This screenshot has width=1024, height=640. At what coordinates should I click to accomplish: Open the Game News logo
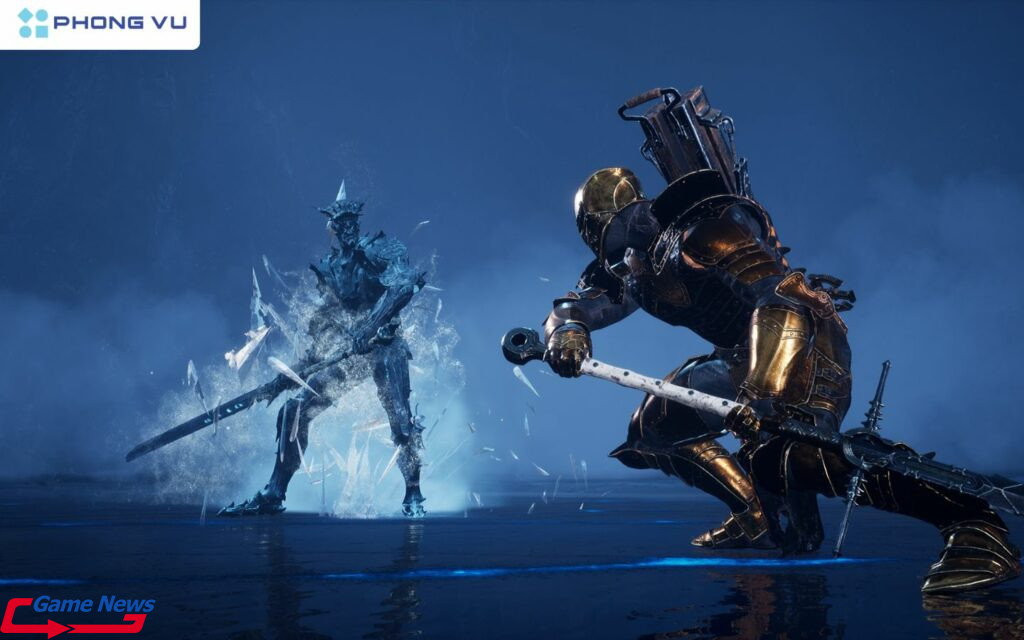pyautogui.click(x=78, y=615)
